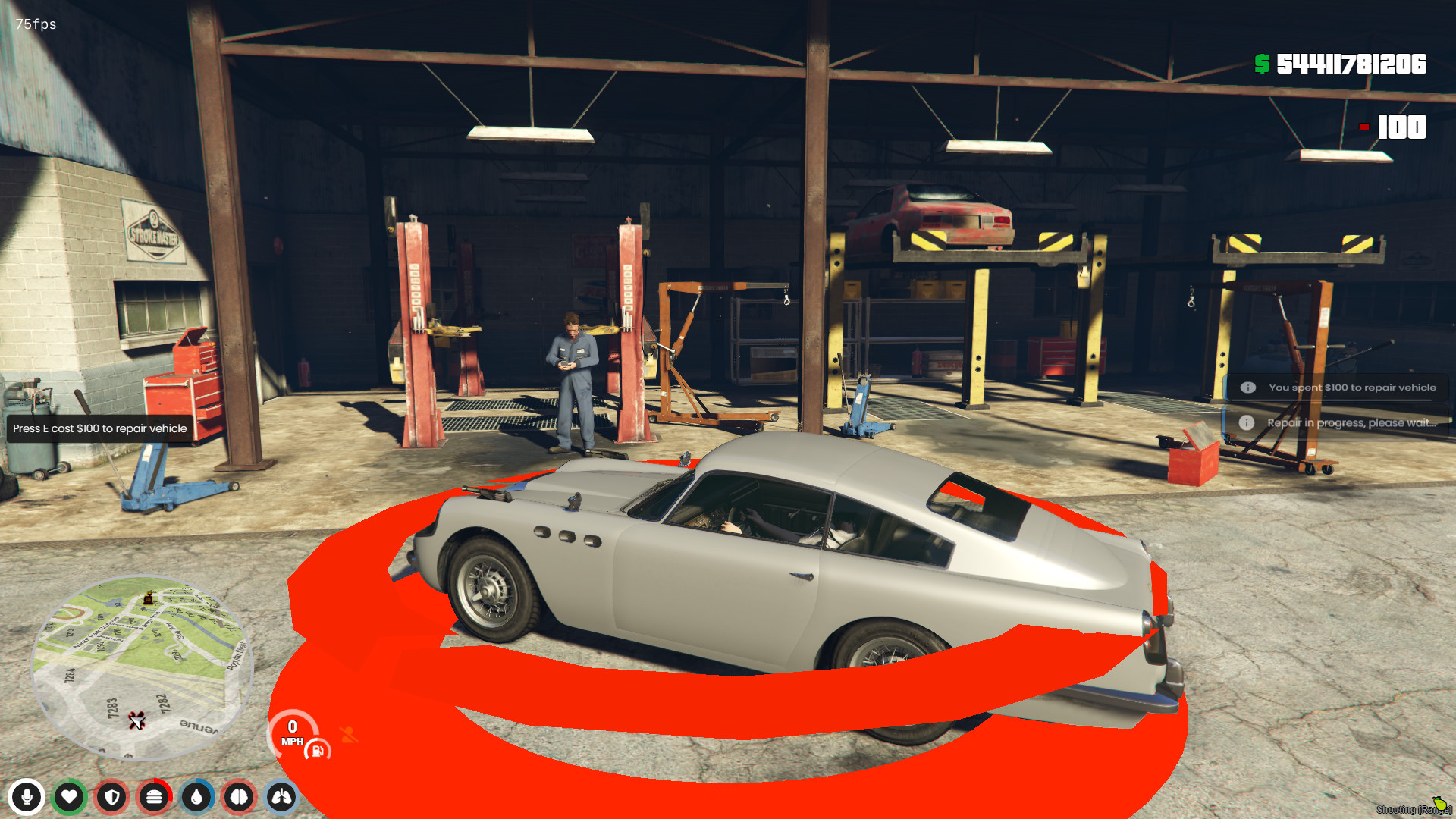Select the water drop thirst icon

click(197, 798)
